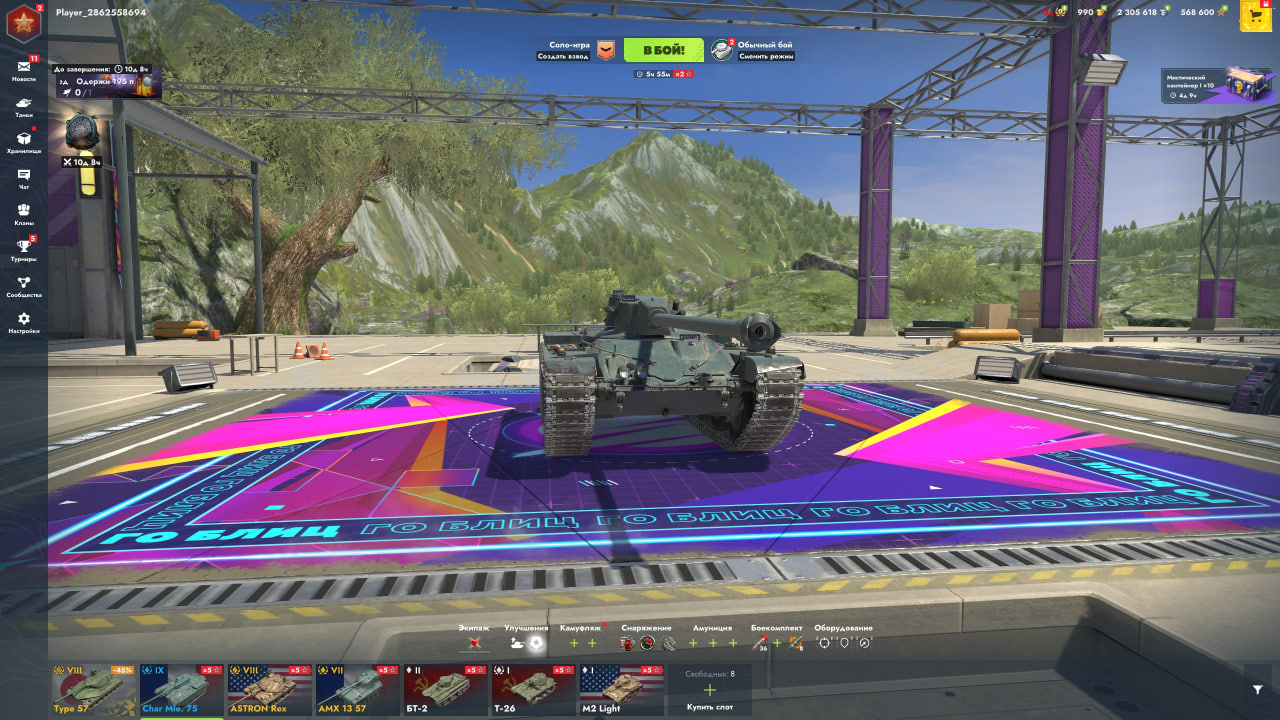Buy a new slot via Купить слот
1280x720 pixels.
710,691
